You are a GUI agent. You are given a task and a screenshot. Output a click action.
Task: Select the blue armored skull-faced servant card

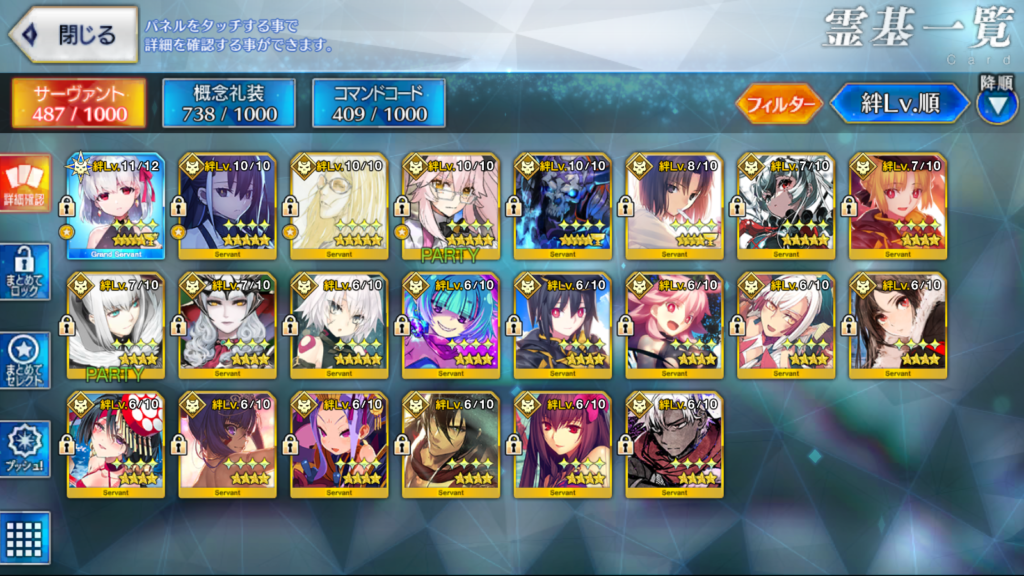pos(562,206)
